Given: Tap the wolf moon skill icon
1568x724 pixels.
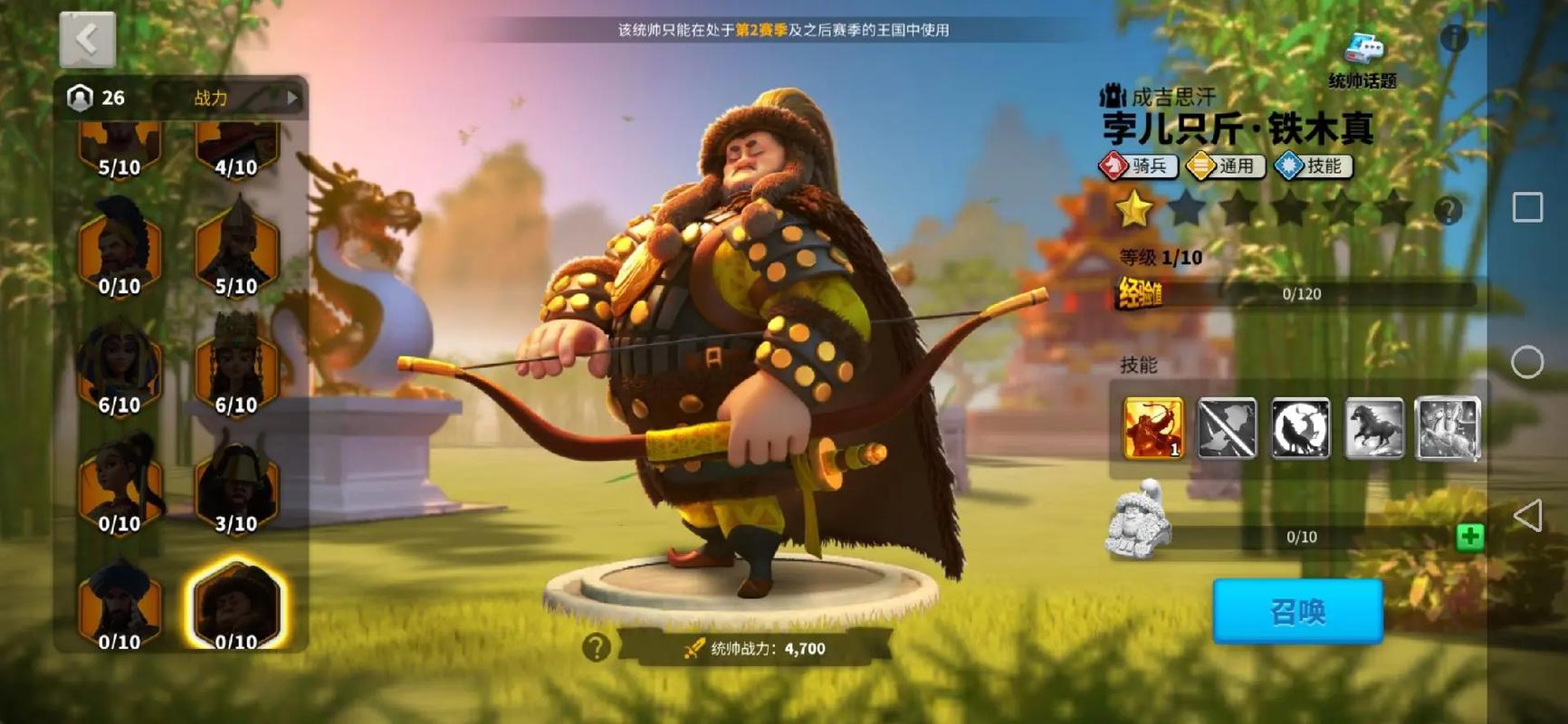Looking at the screenshot, I should tap(1300, 429).
